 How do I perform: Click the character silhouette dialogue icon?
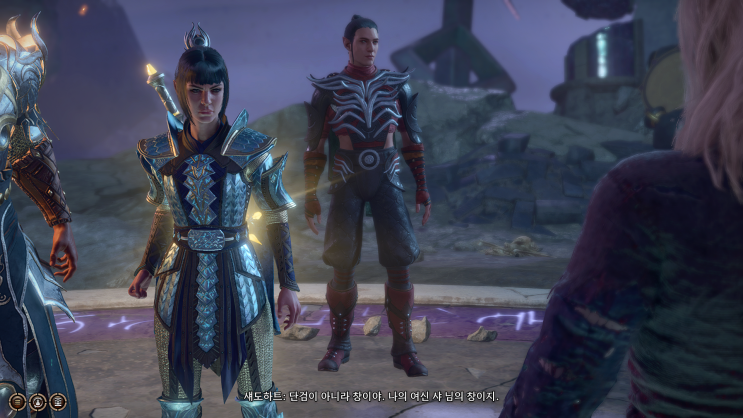[38, 402]
